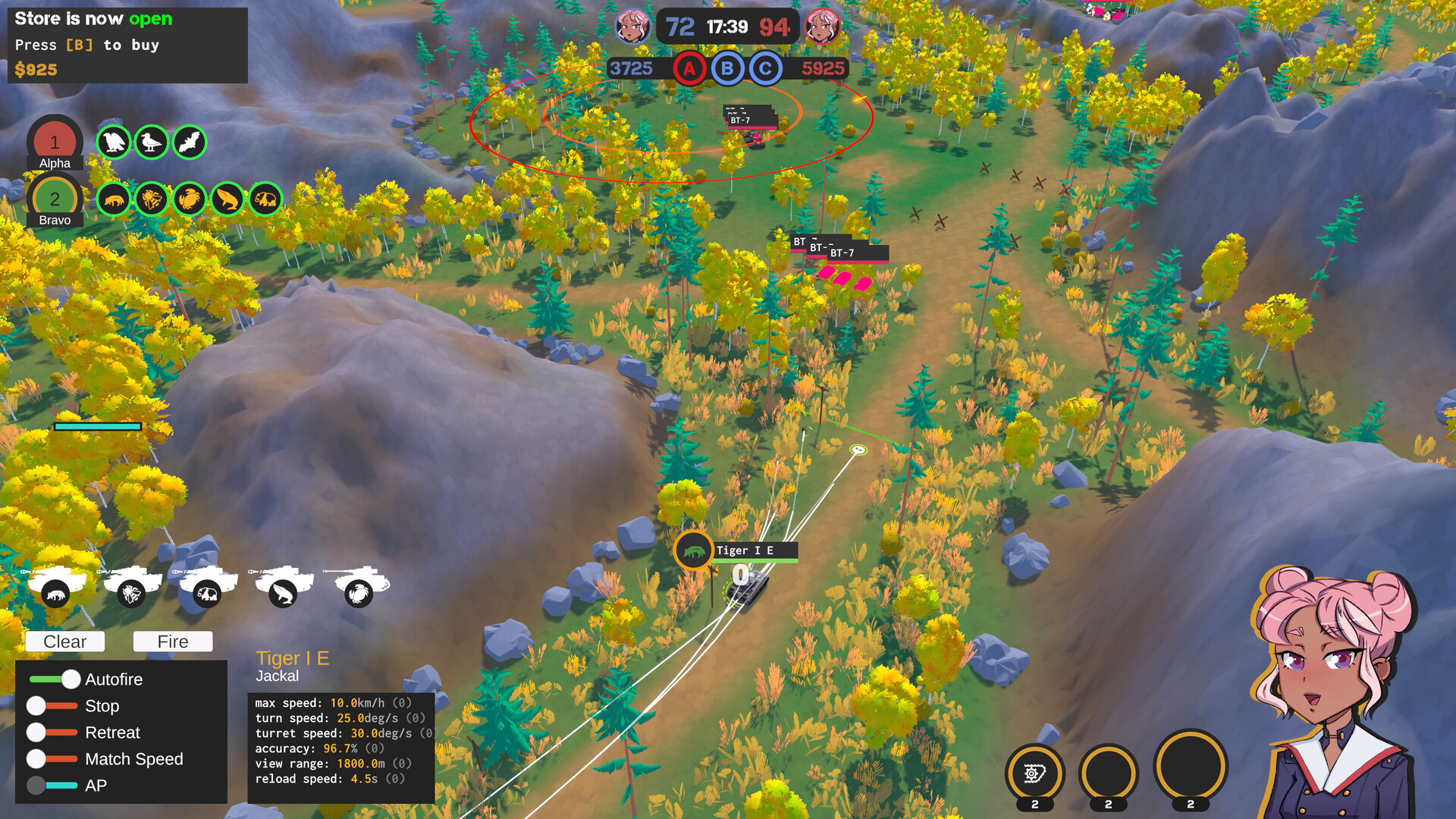Click the Clear button
The width and height of the screenshot is (1456, 819).
64,642
